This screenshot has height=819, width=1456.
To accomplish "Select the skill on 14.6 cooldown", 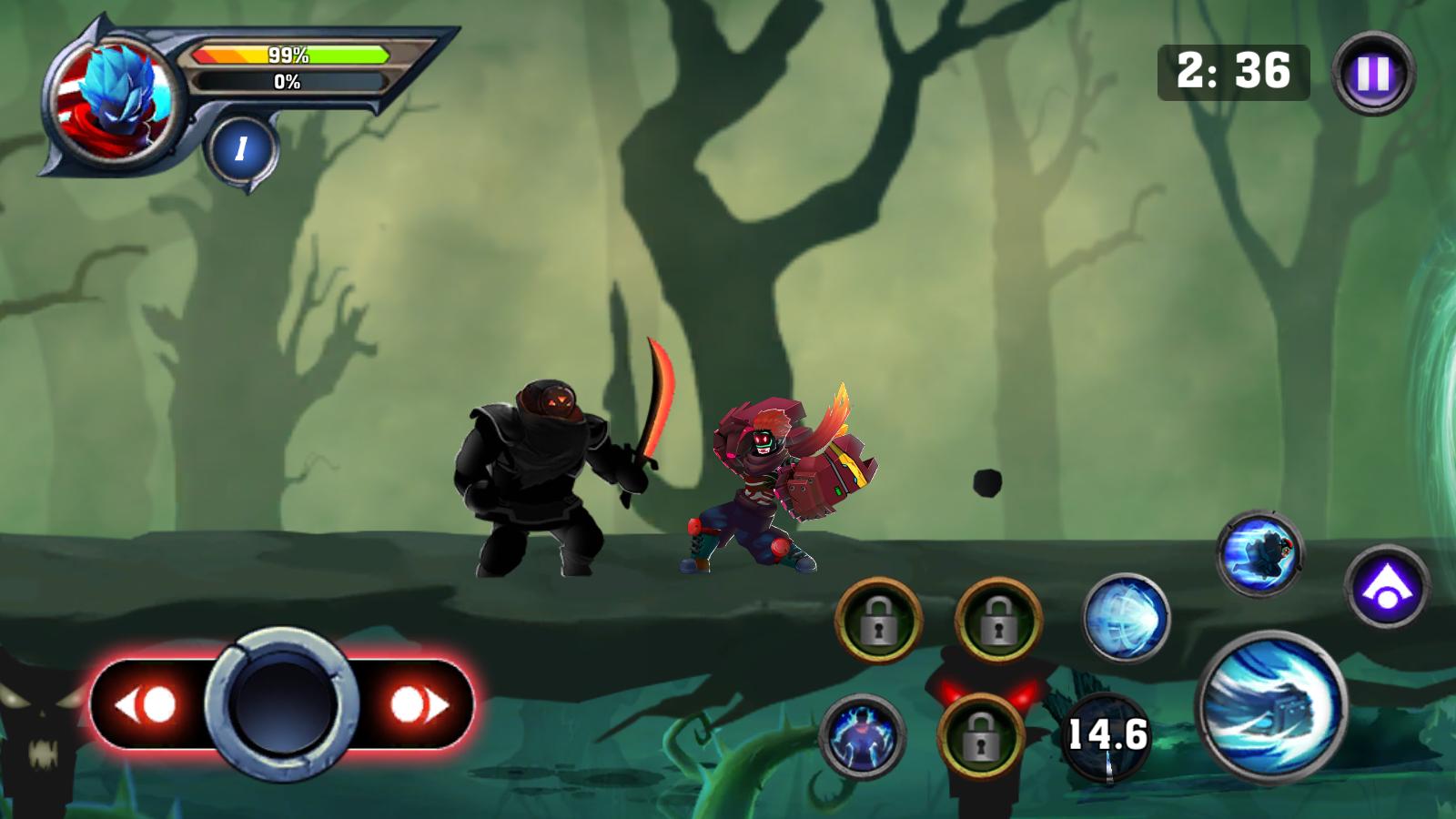I will [1107, 735].
